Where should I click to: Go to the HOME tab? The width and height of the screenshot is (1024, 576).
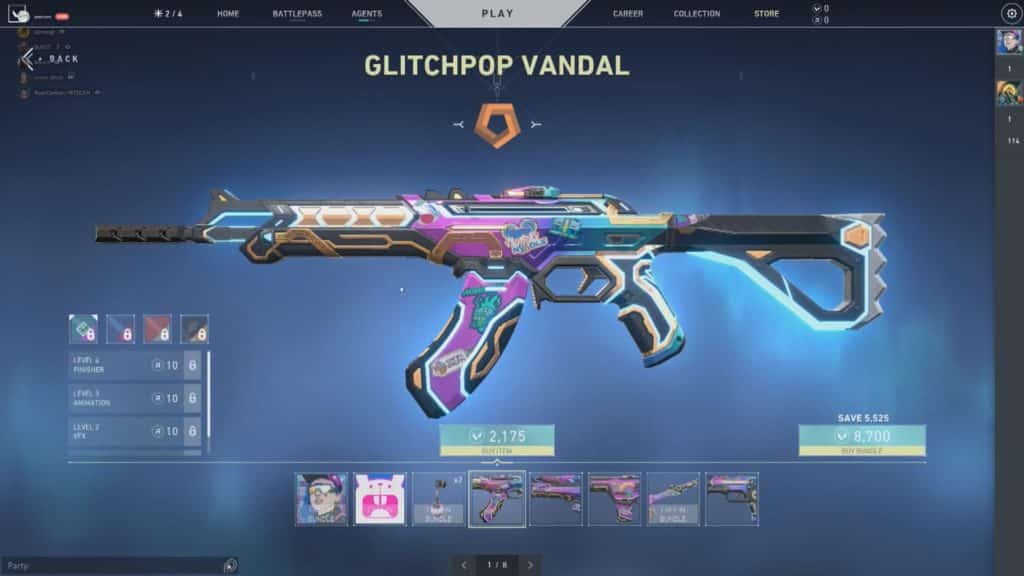pyautogui.click(x=228, y=14)
